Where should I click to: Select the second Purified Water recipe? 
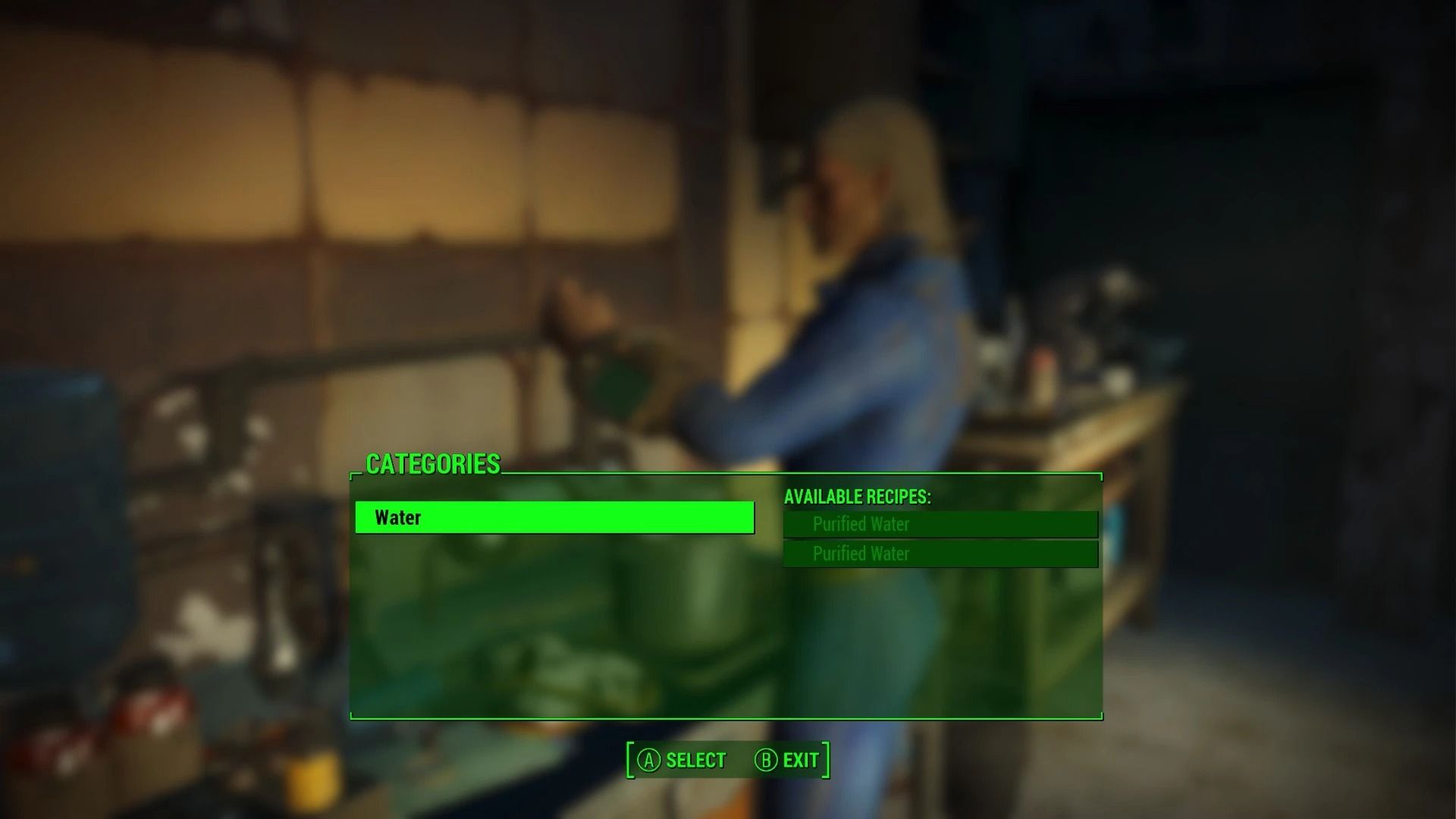[x=939, y=554]
